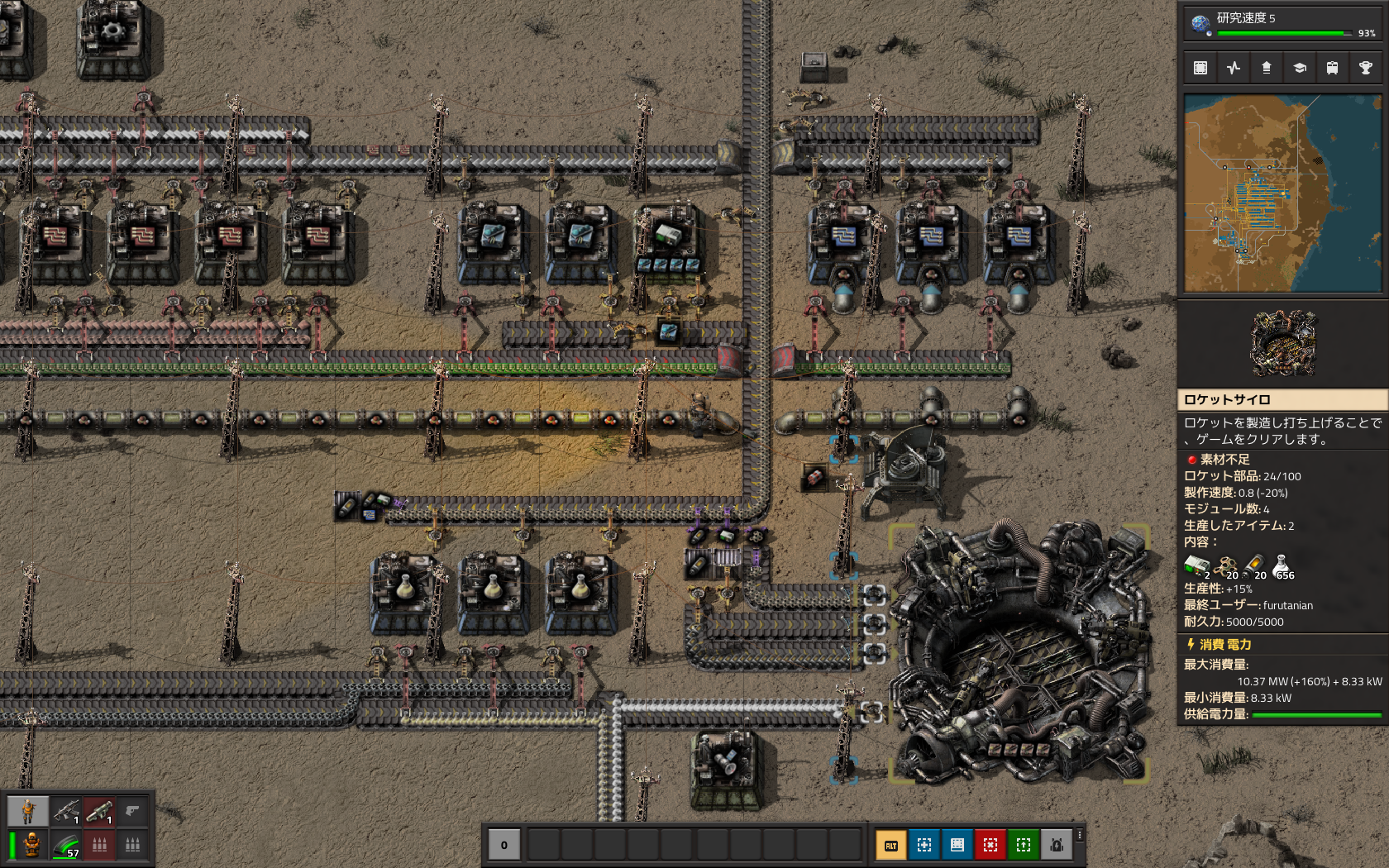Toggle the minimap display button
Viewport: 1389px width, 868px height.
[1200, 68]
